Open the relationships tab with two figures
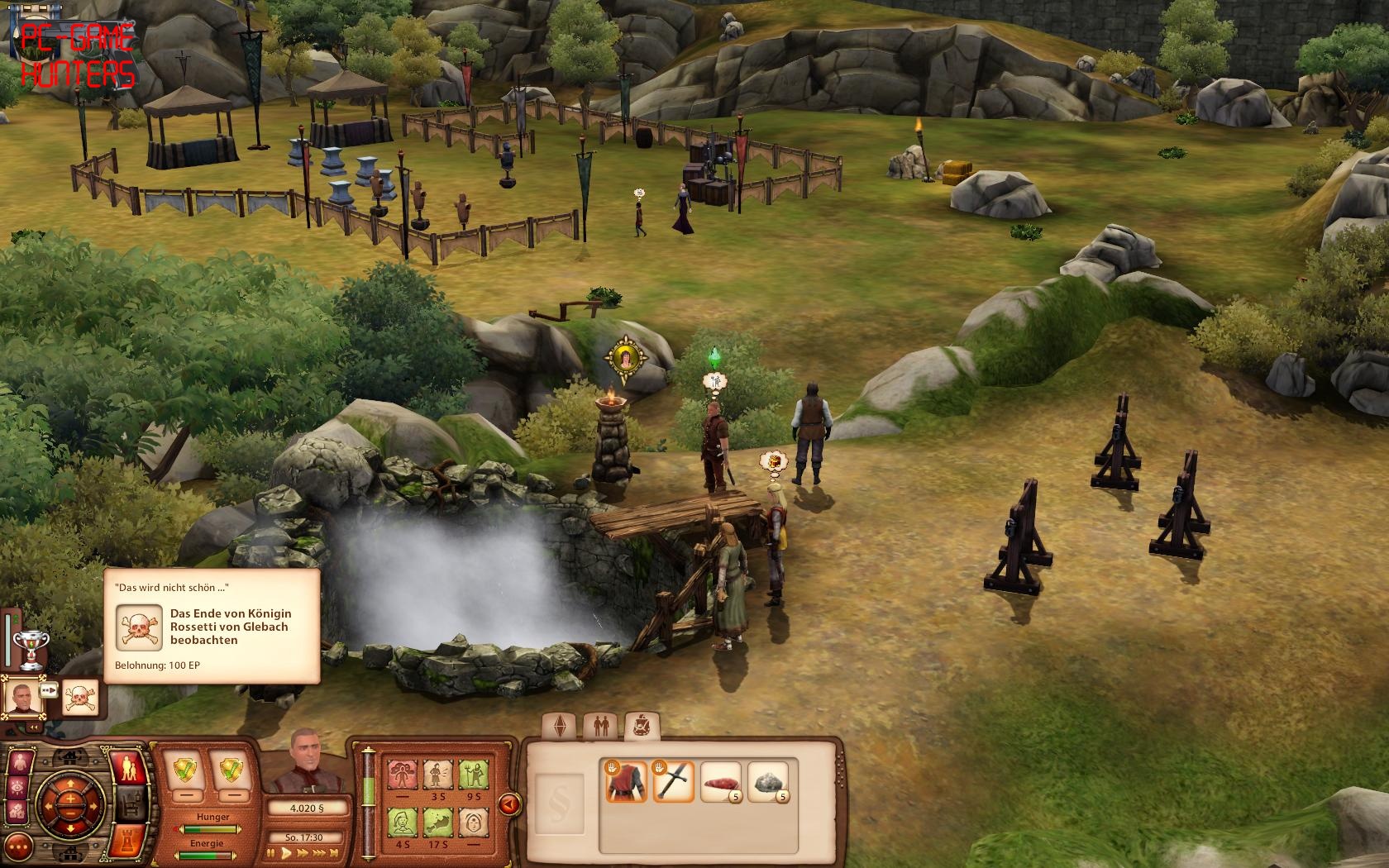 [600, 727]
